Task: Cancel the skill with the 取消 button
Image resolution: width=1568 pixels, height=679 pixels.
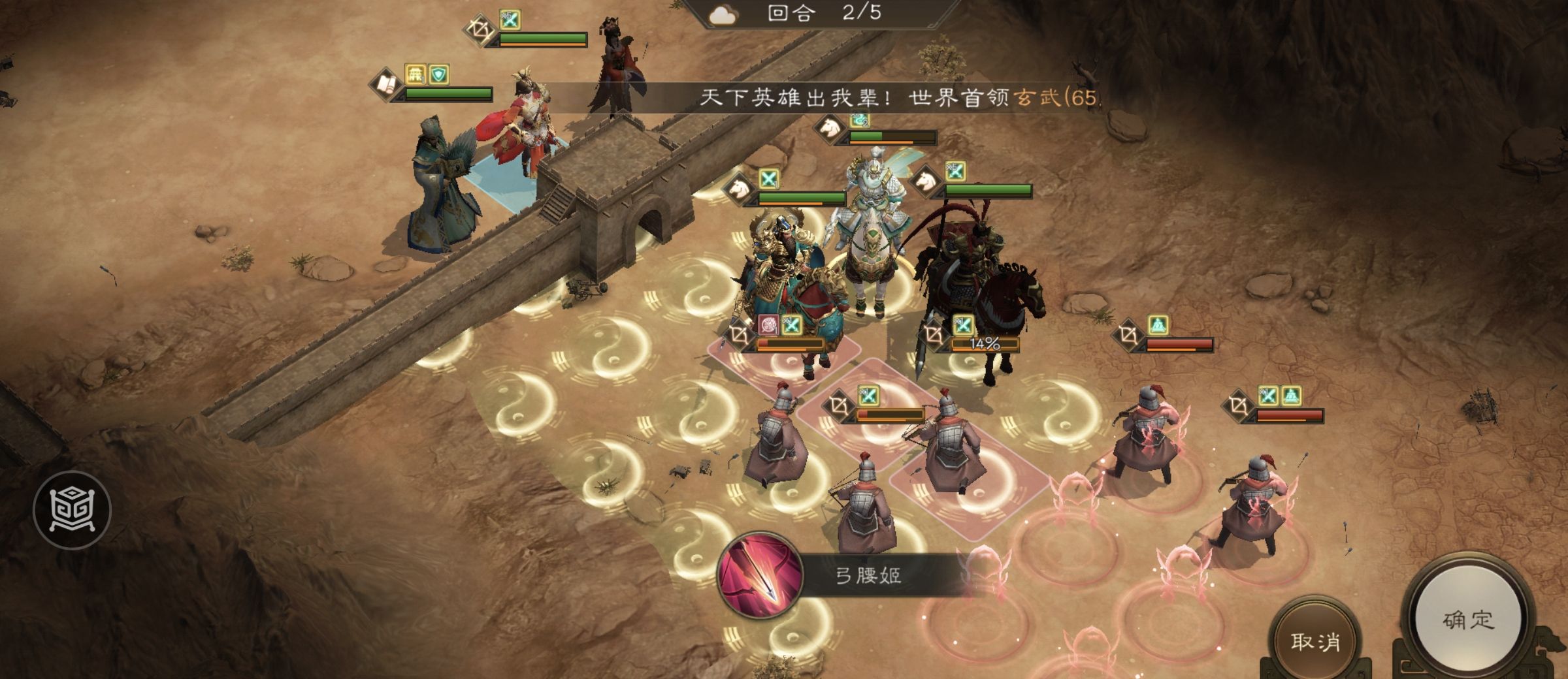Action: click(x=1315, y=640)
